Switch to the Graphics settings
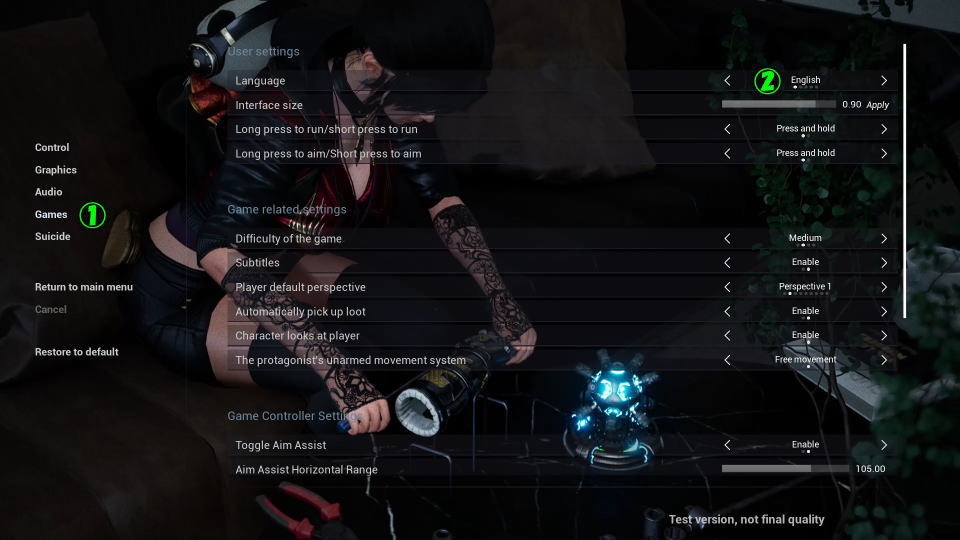 coord(56,170)
